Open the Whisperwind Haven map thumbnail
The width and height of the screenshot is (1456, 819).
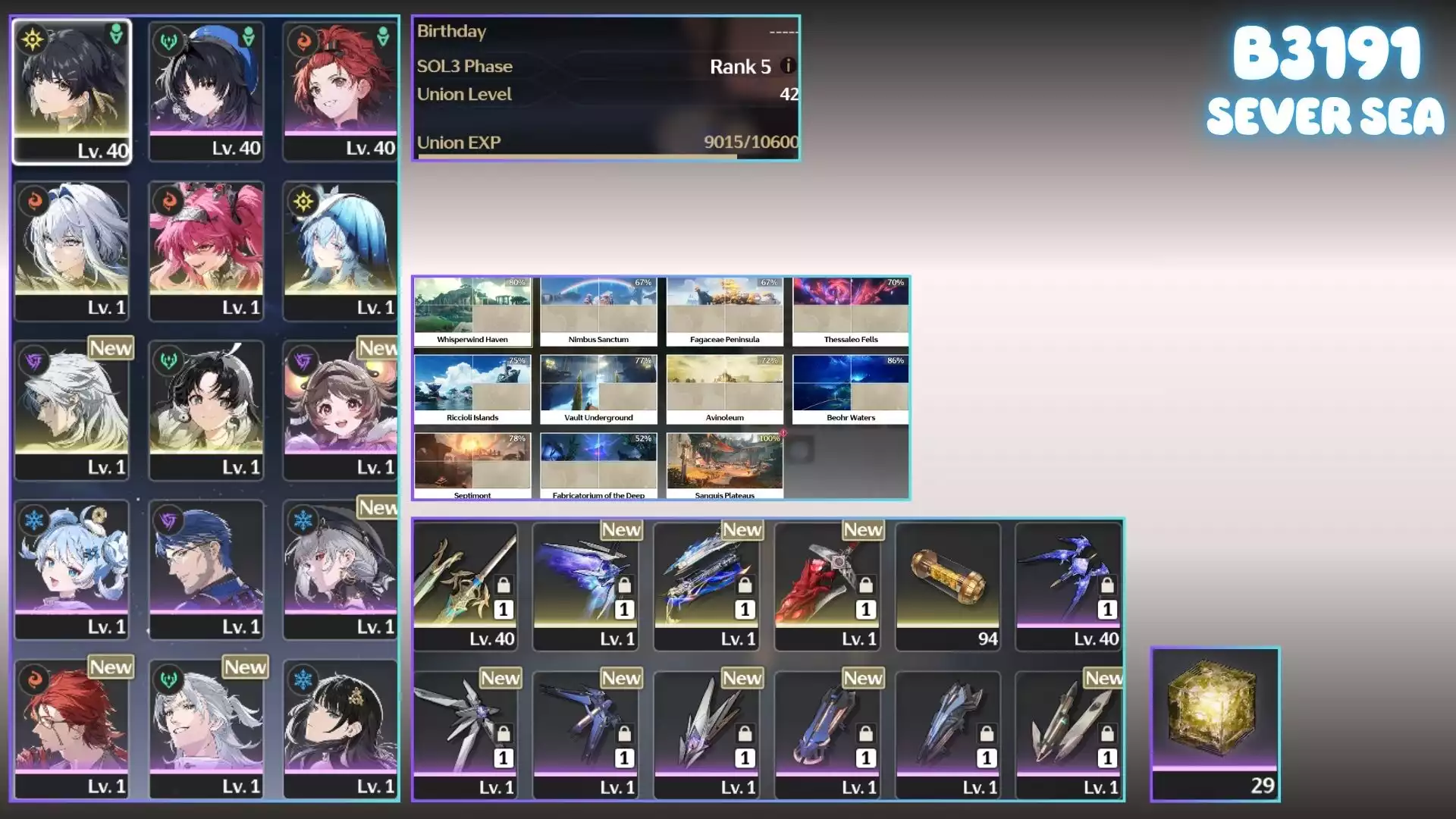[x=472, y=312]
